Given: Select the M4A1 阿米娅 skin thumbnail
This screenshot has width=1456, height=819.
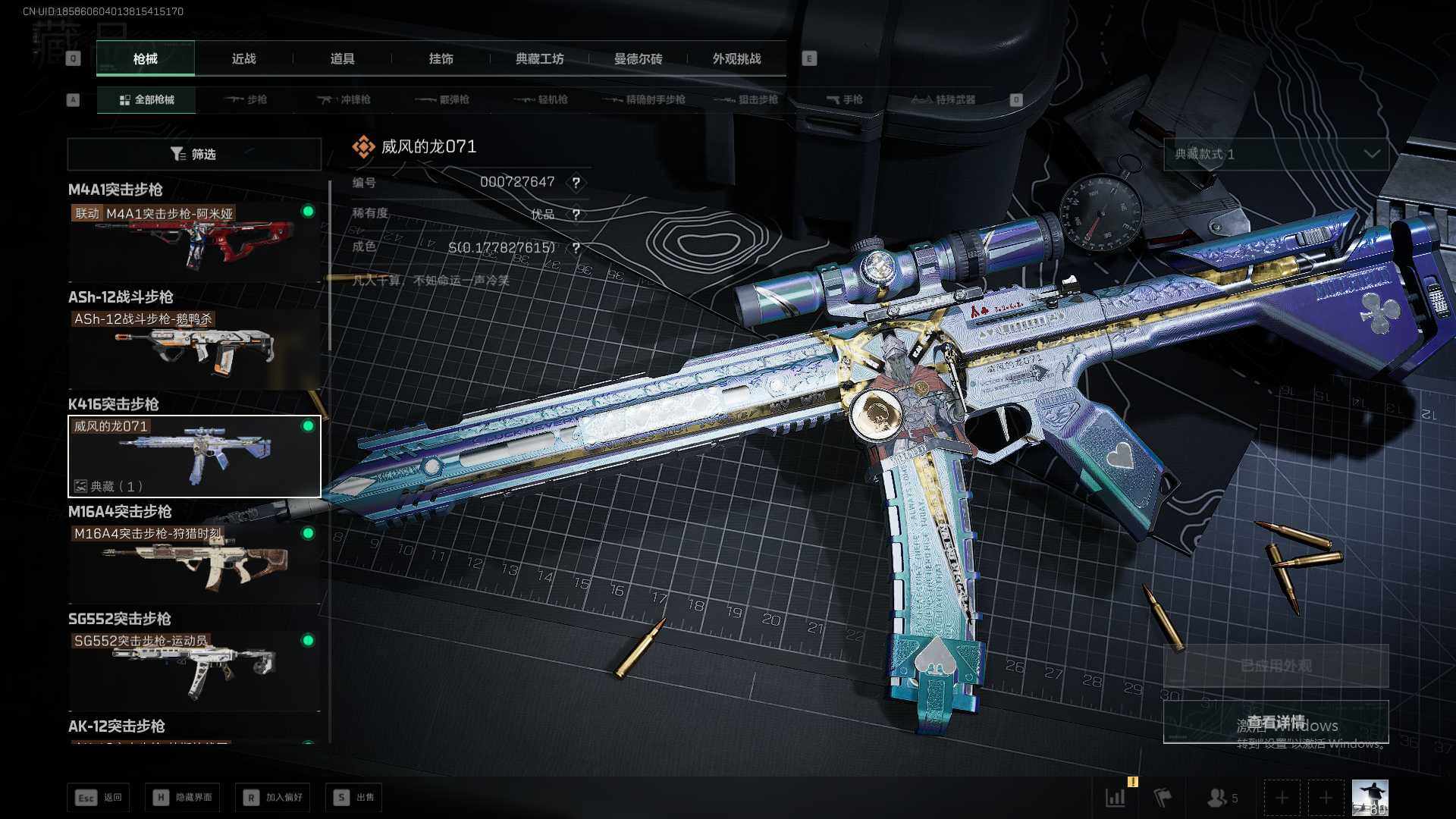Looking at the screenshot, I should pos(194,241).
